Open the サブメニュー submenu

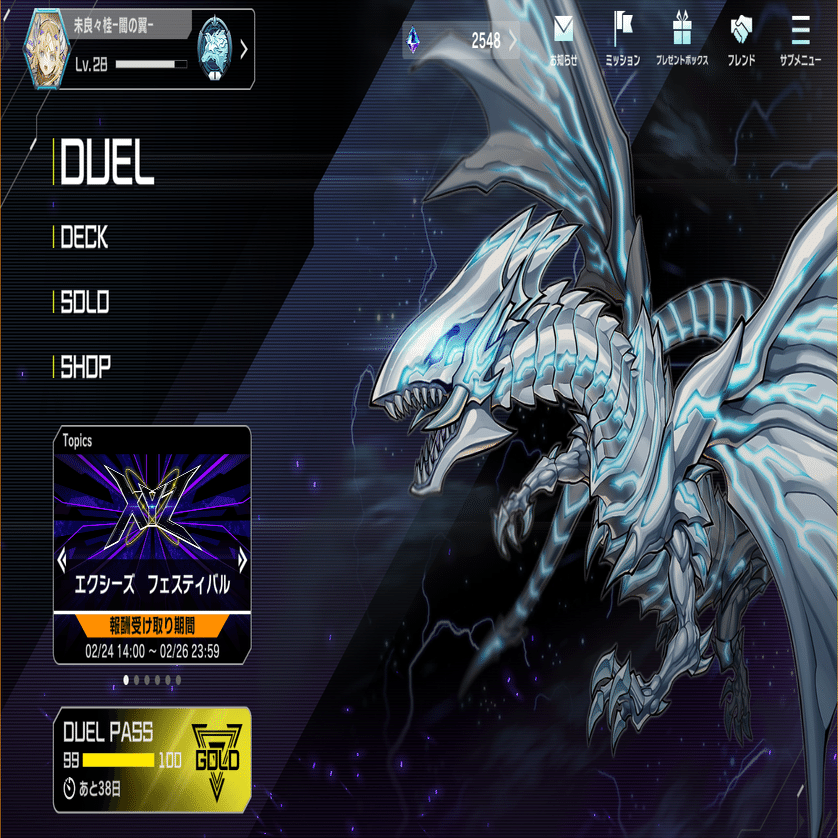[x=800, y=38]
